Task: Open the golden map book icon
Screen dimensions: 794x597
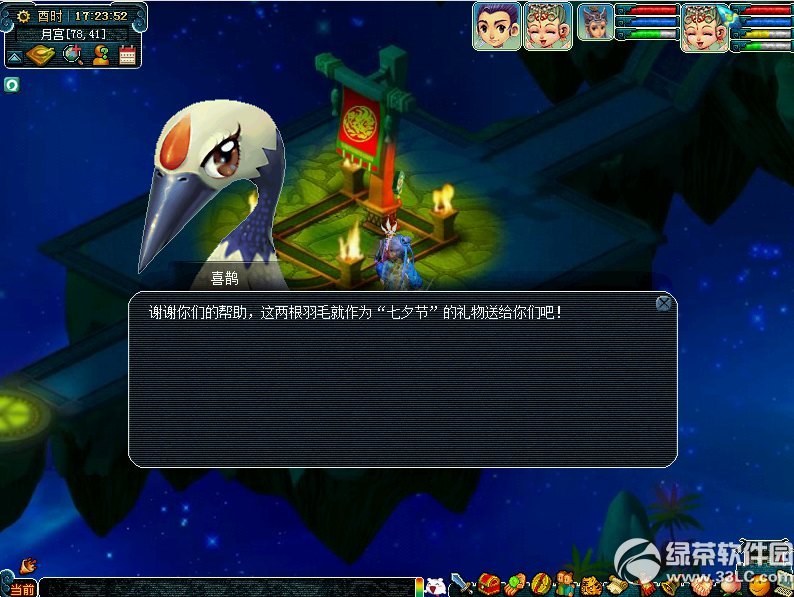Action: pos(41,55)
